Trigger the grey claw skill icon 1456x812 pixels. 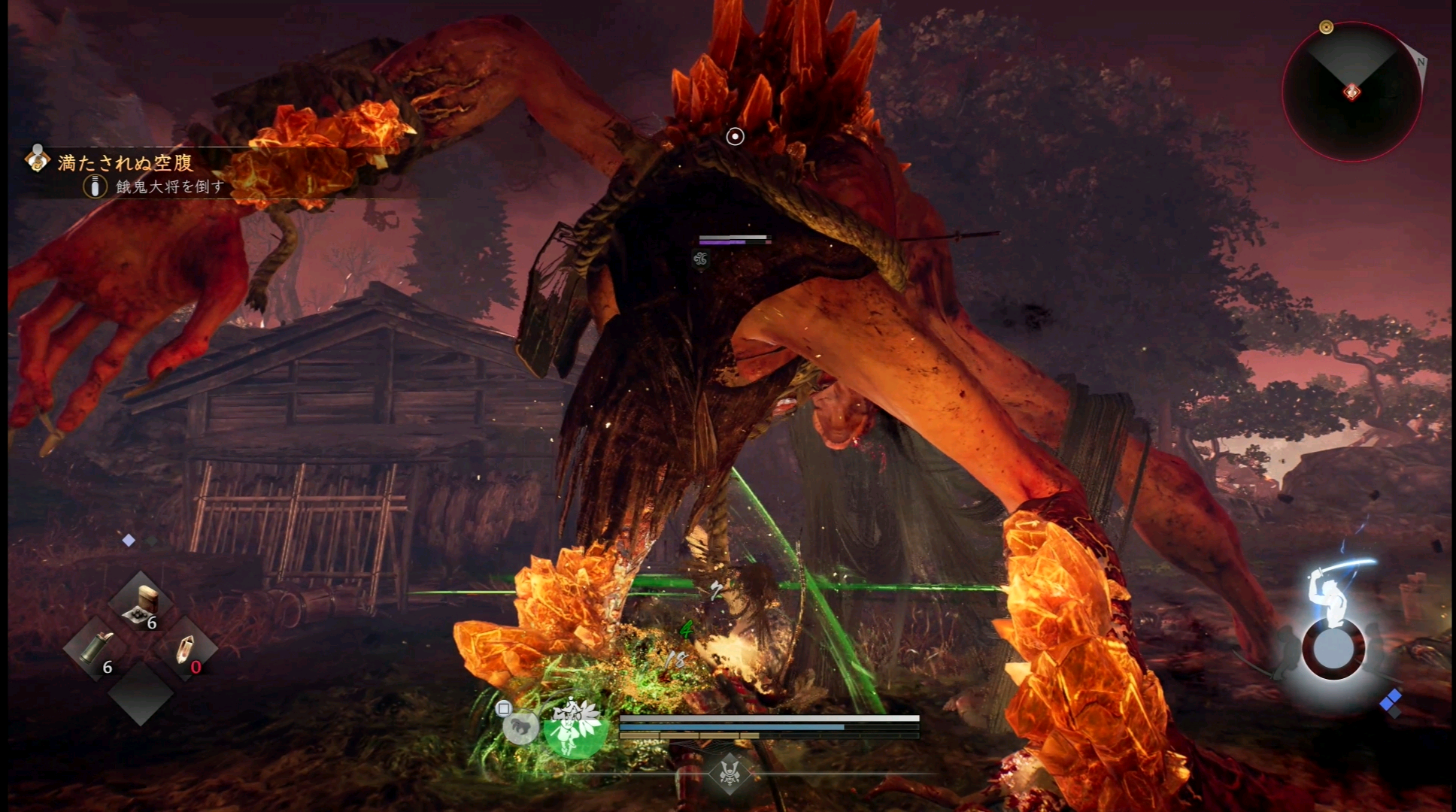point(520,726)
